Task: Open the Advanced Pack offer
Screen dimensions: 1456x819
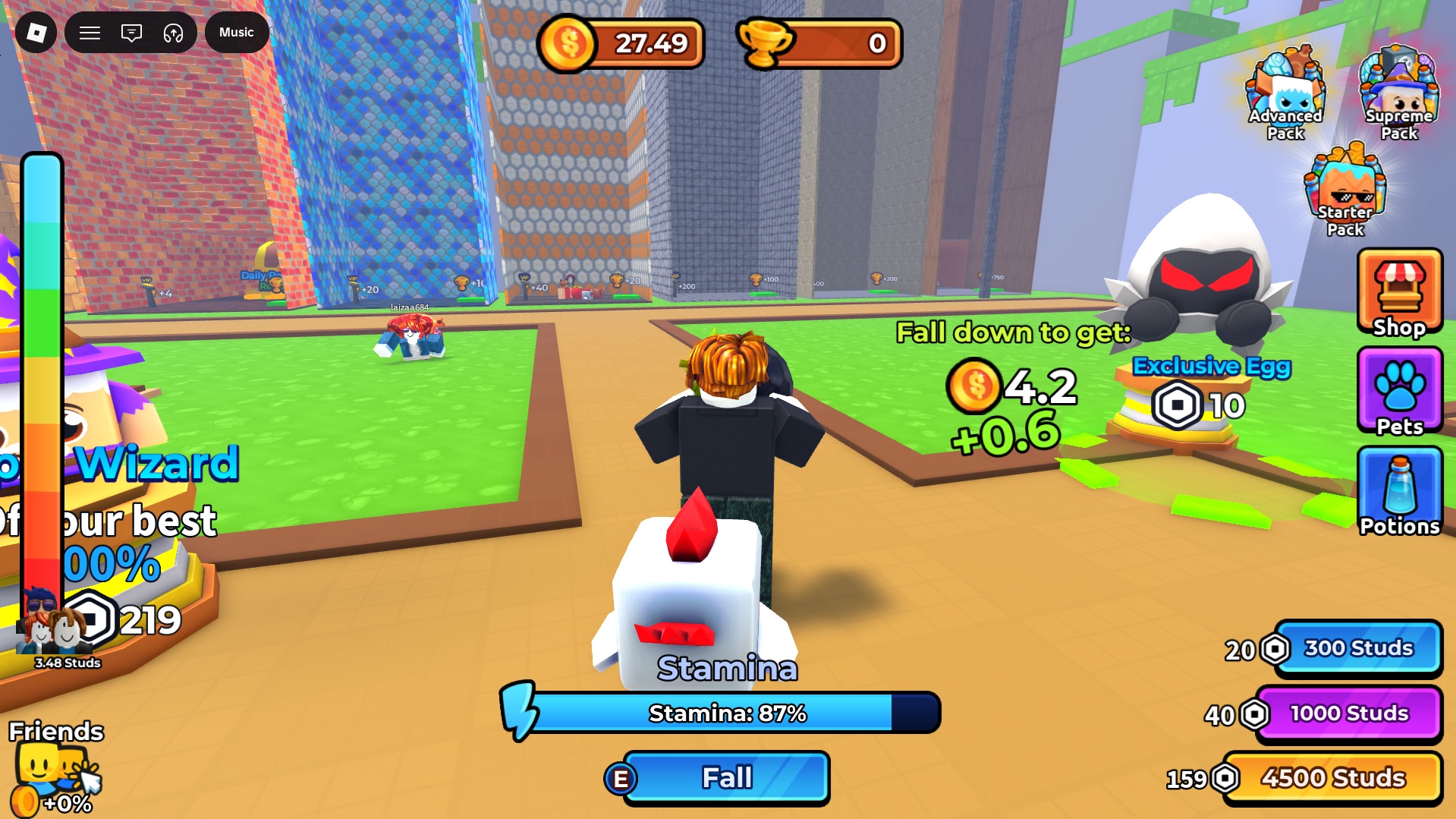Action: pyautogui.click(x=1286, y=95)
